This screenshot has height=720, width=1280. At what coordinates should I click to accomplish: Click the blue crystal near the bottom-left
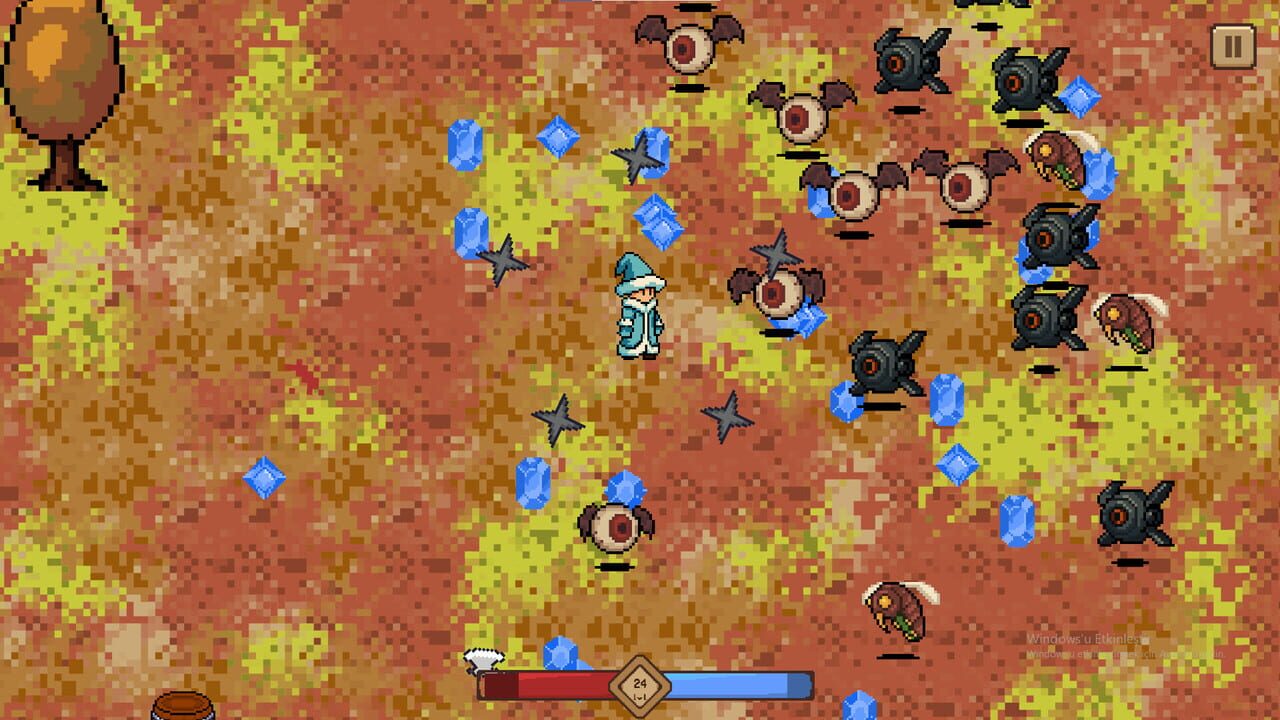(x=263, y=475)
